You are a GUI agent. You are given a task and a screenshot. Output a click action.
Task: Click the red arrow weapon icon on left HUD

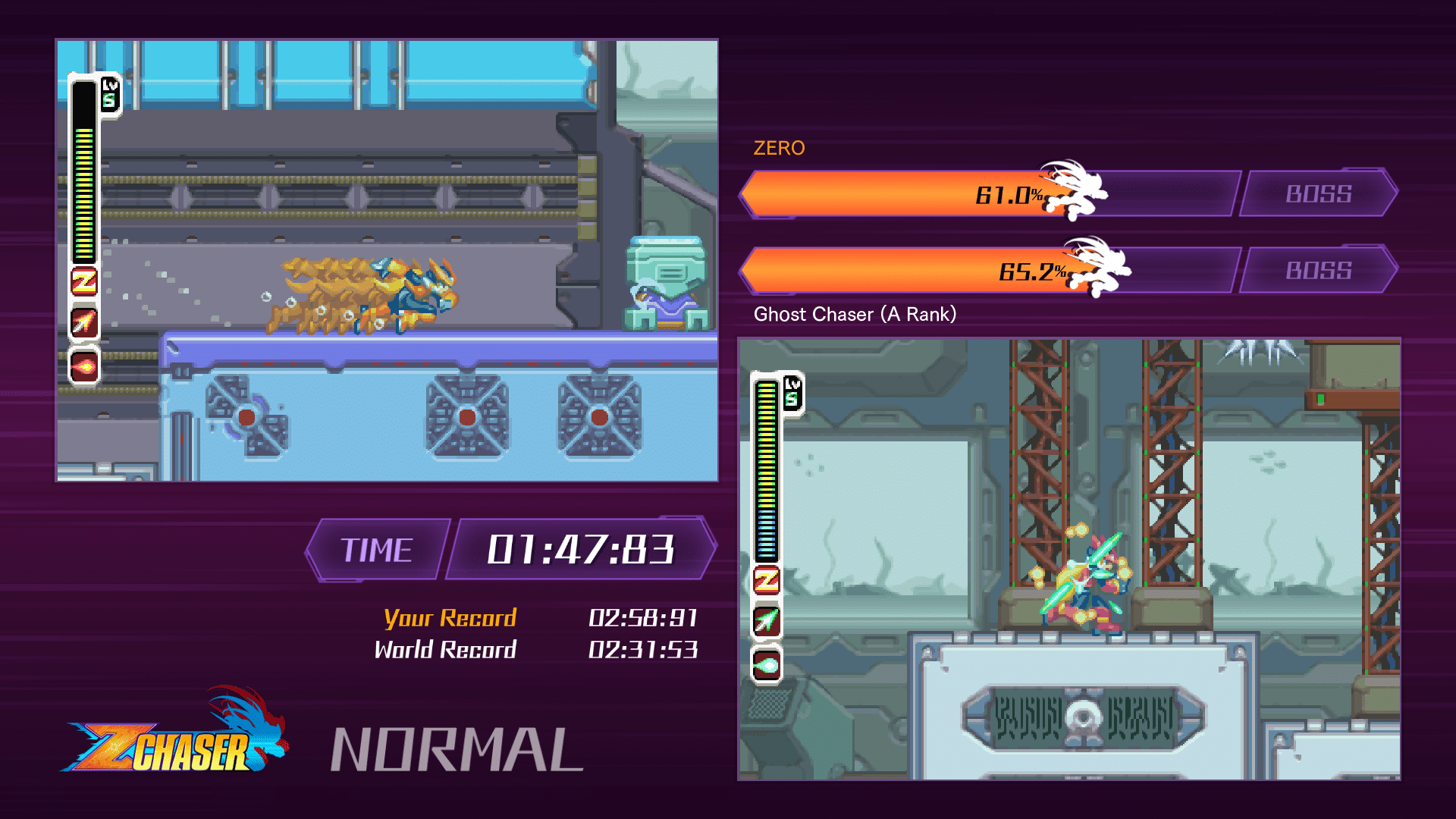[86, 323]
